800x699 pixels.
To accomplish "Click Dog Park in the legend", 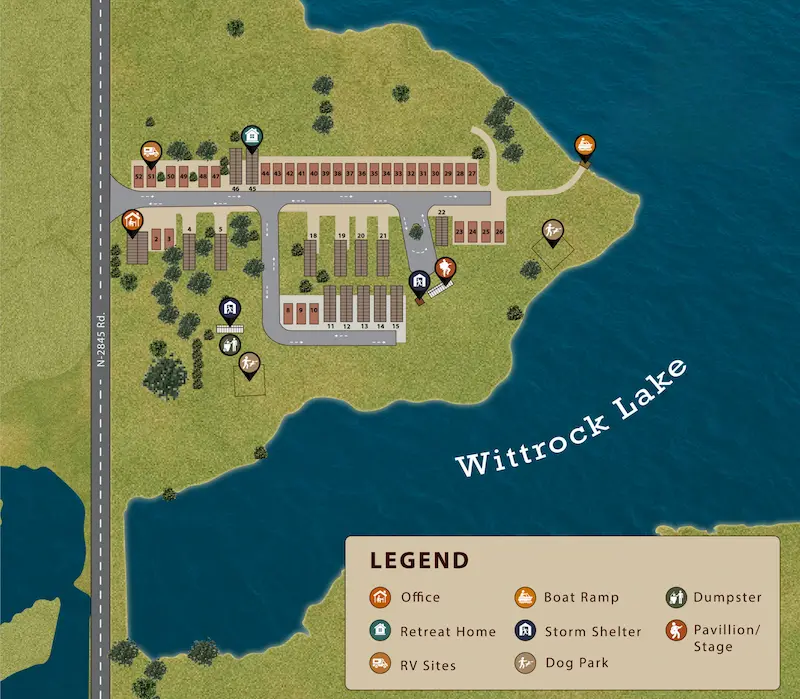I will 562,662.
